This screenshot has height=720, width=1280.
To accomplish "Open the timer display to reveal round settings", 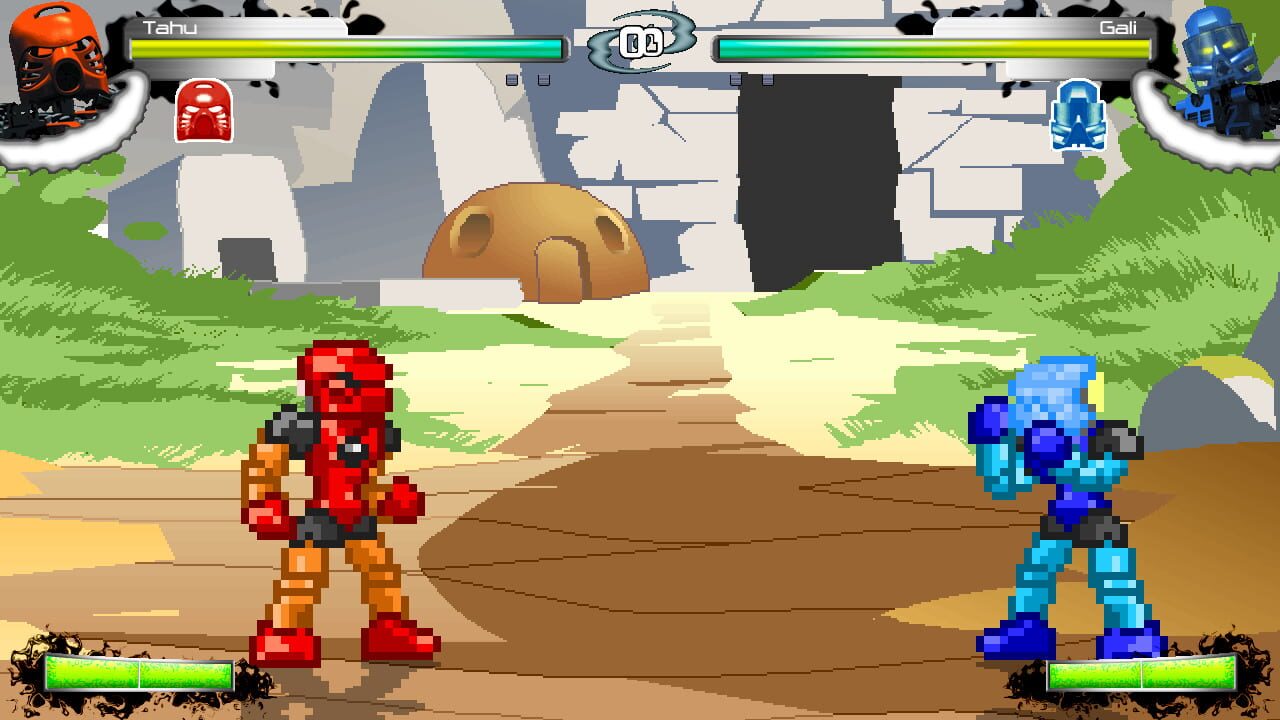I will coord(640,40).
